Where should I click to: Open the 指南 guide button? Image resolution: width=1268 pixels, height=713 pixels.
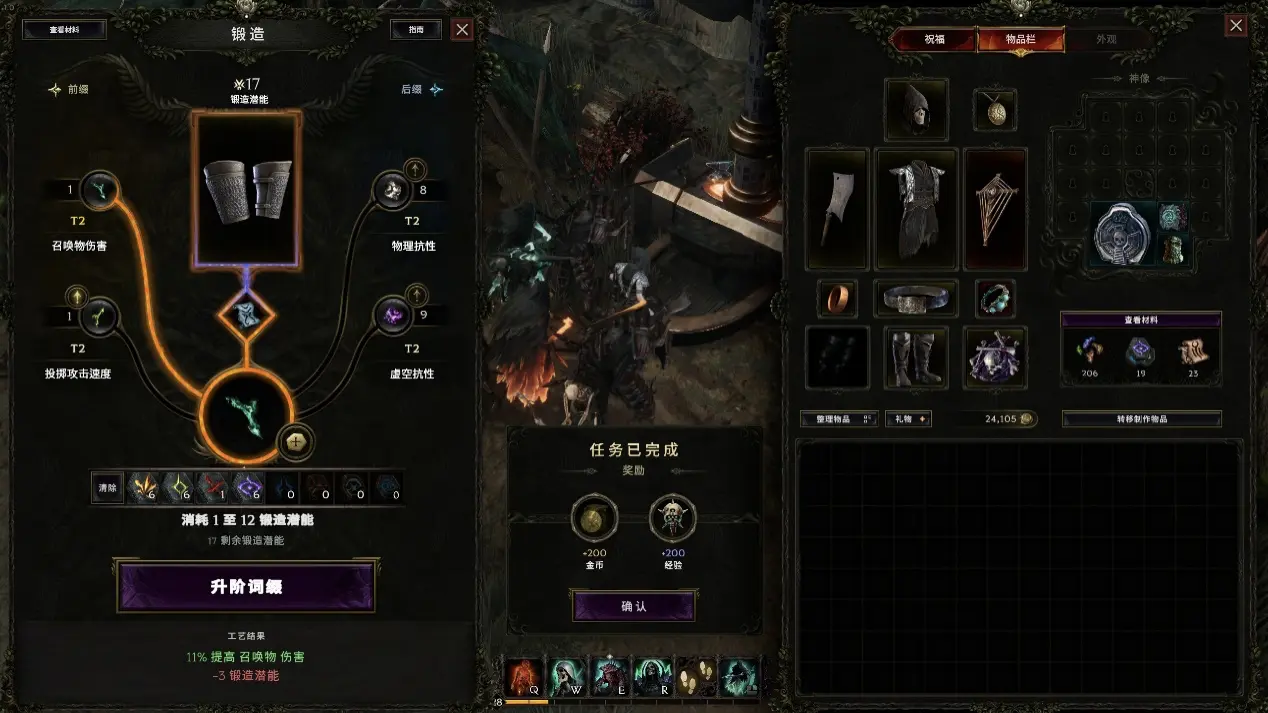415,30
